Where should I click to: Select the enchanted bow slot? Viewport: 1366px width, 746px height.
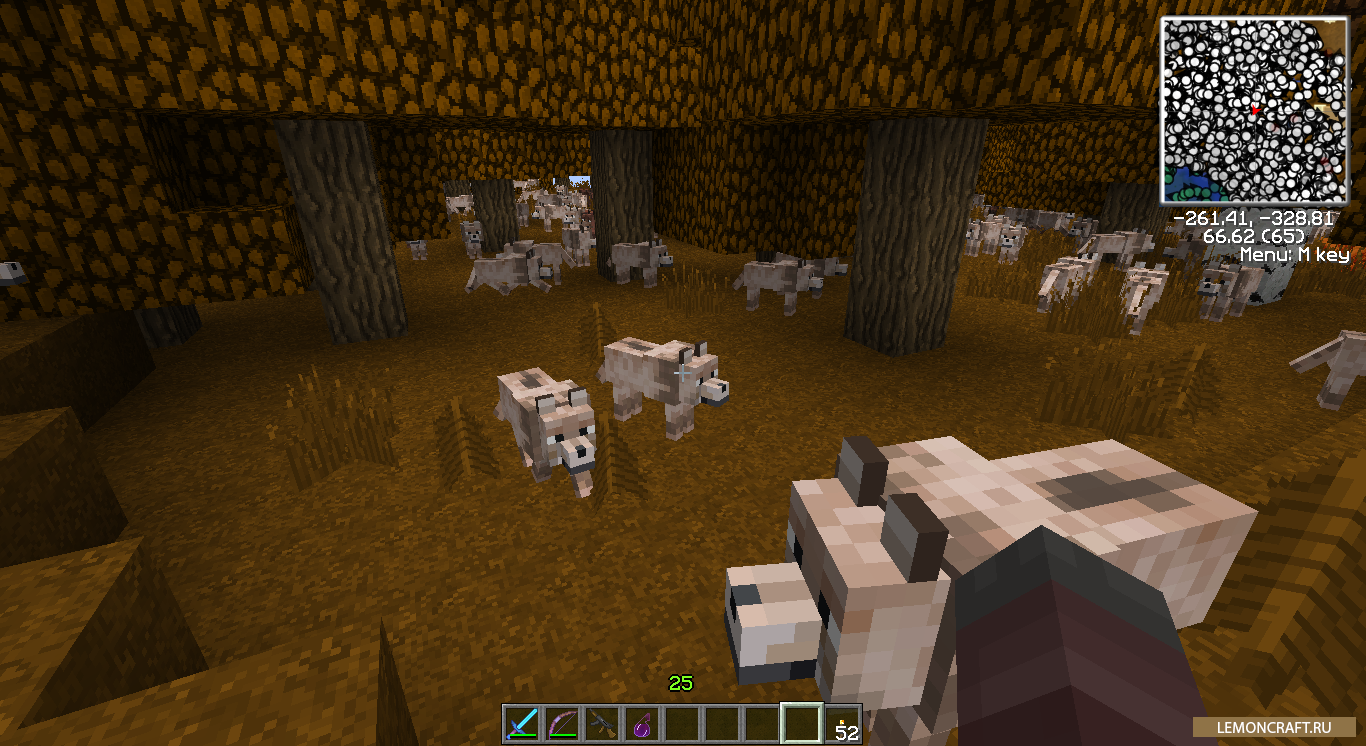point(561,724)
